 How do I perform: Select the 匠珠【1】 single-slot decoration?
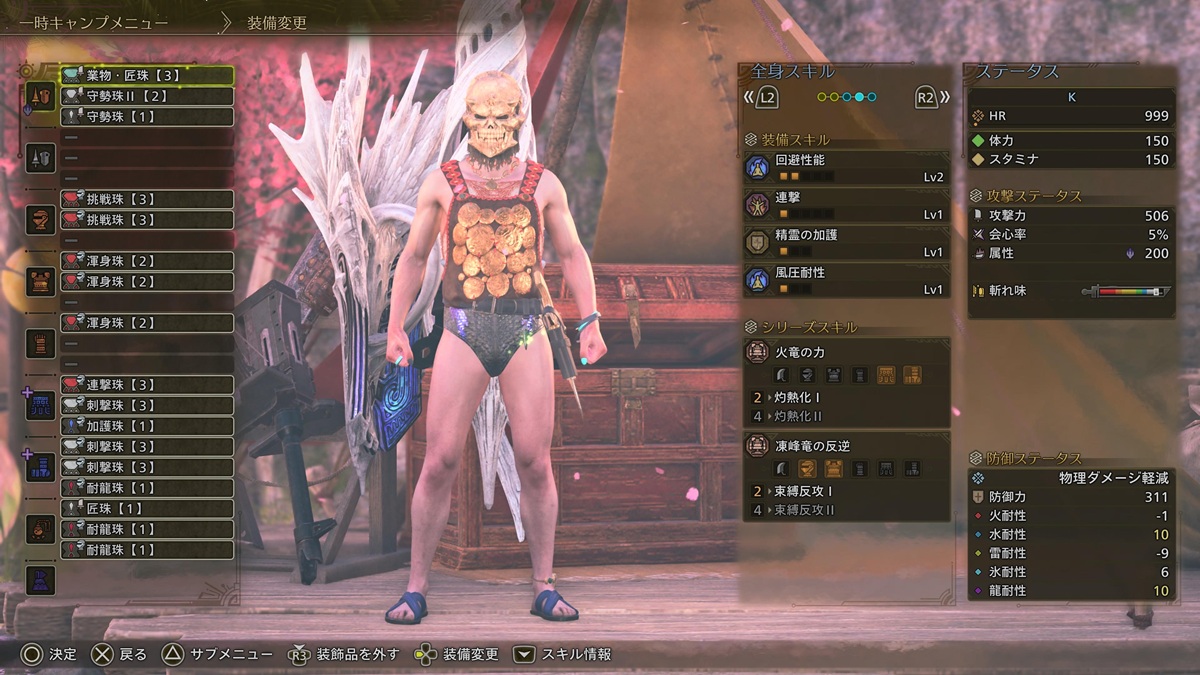(x=147, y=509)
